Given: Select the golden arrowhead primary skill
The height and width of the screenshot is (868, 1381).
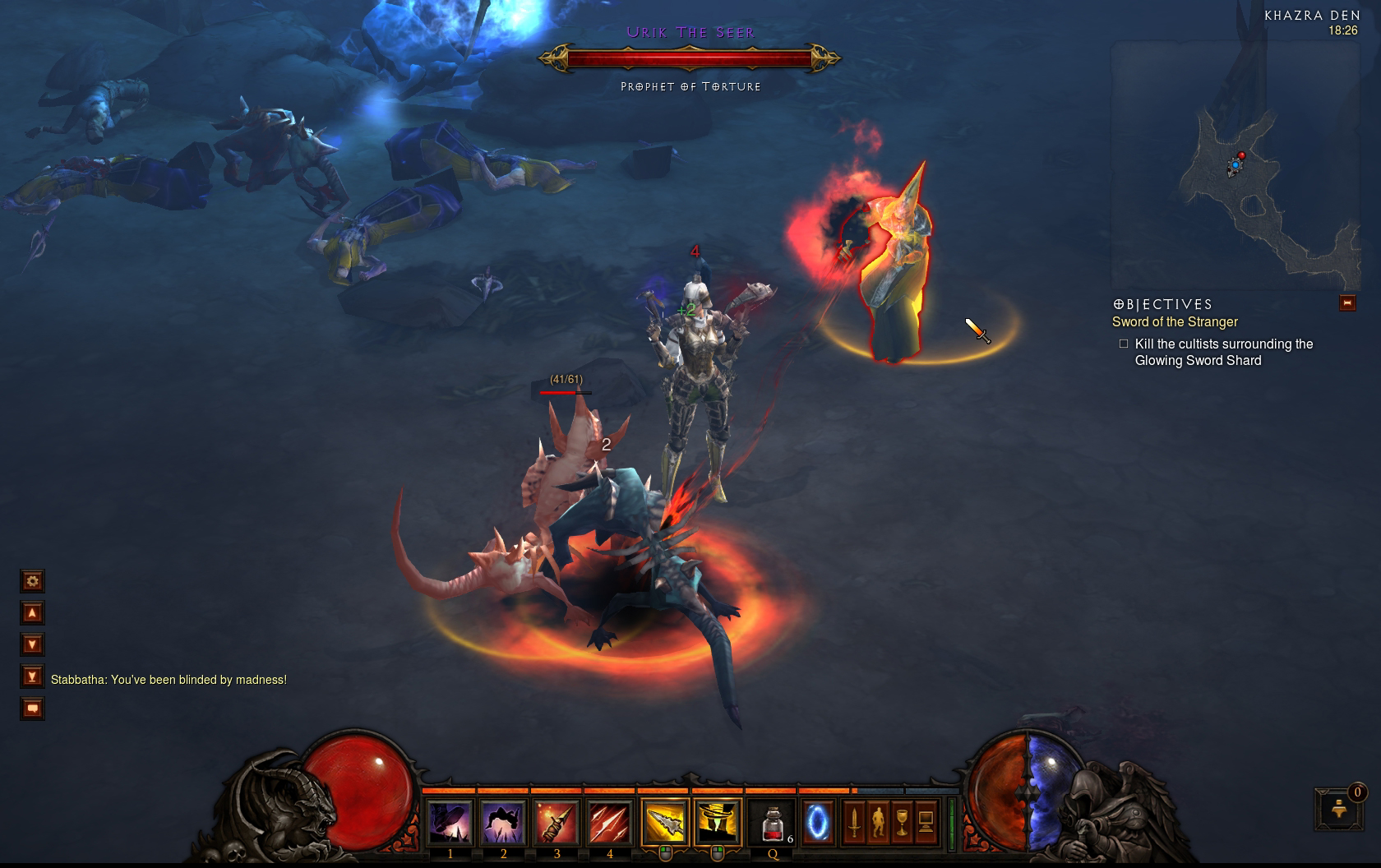Looking at the screenshot, I should (664, 822).
